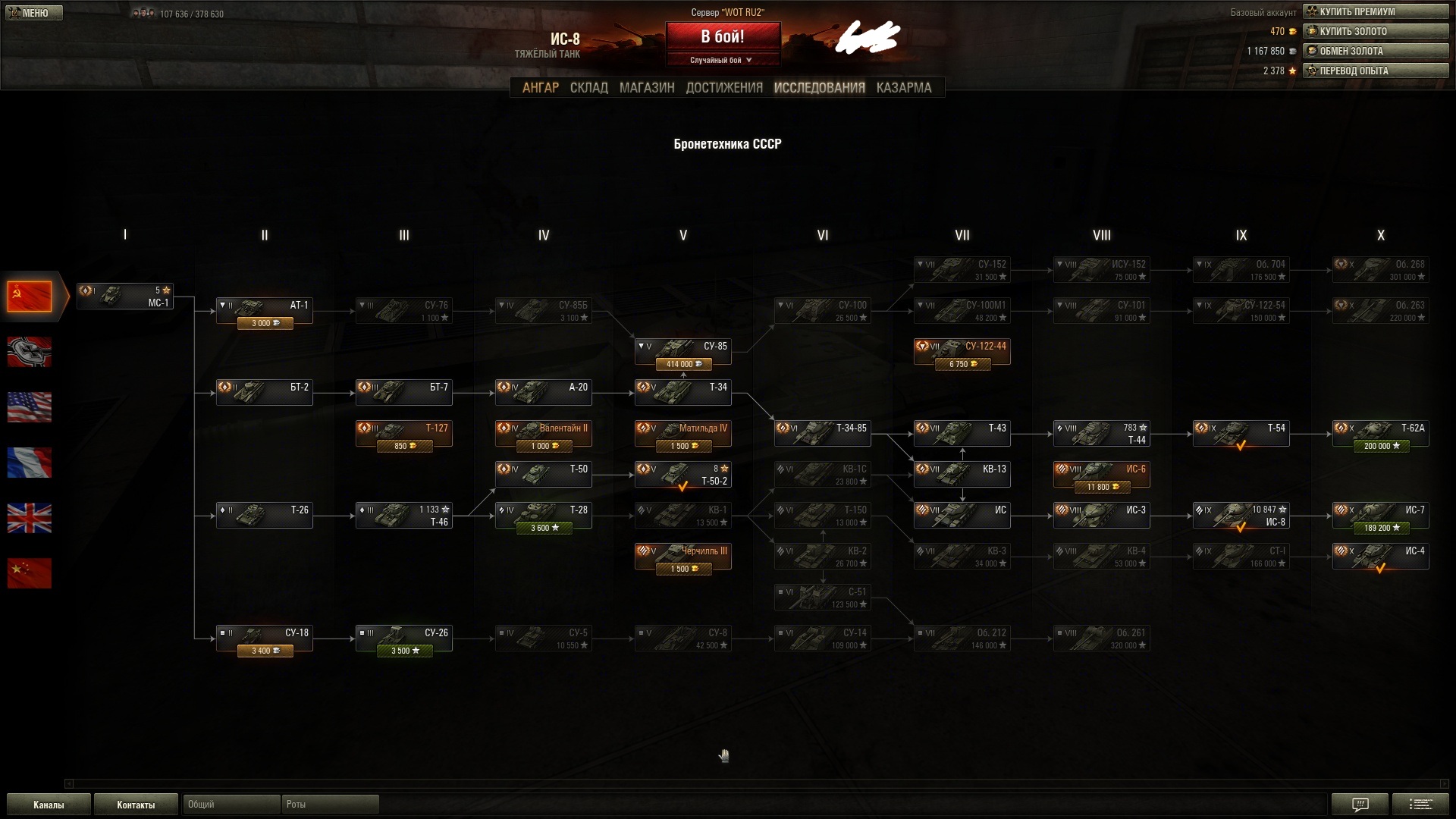Screen dimensions: 1456x819
Task: Open the Склад tab
Action: (588, 88)
